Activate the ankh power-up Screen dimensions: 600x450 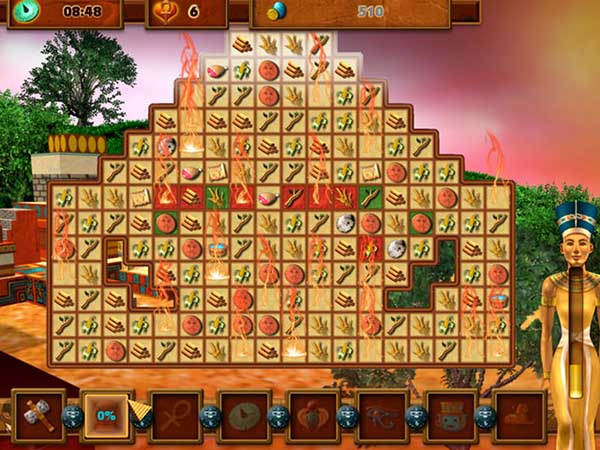click(x=175, y=416)
